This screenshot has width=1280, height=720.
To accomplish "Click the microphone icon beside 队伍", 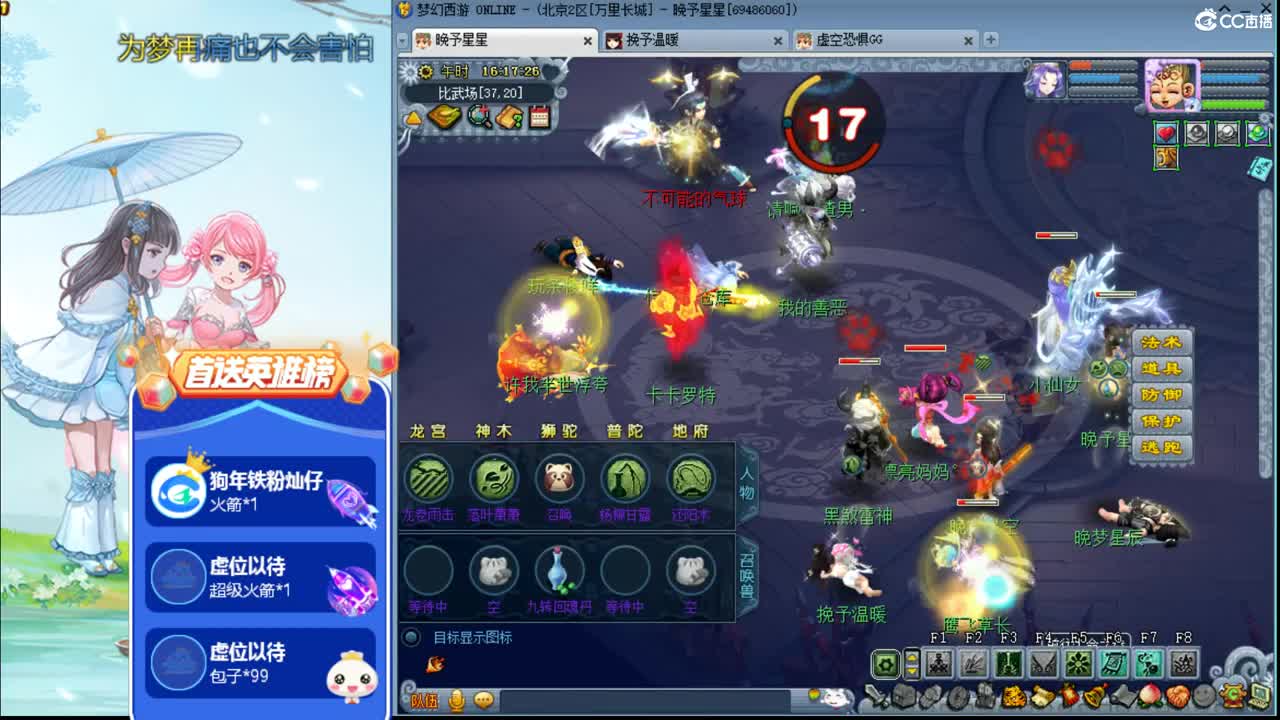I will pos(456,701).
